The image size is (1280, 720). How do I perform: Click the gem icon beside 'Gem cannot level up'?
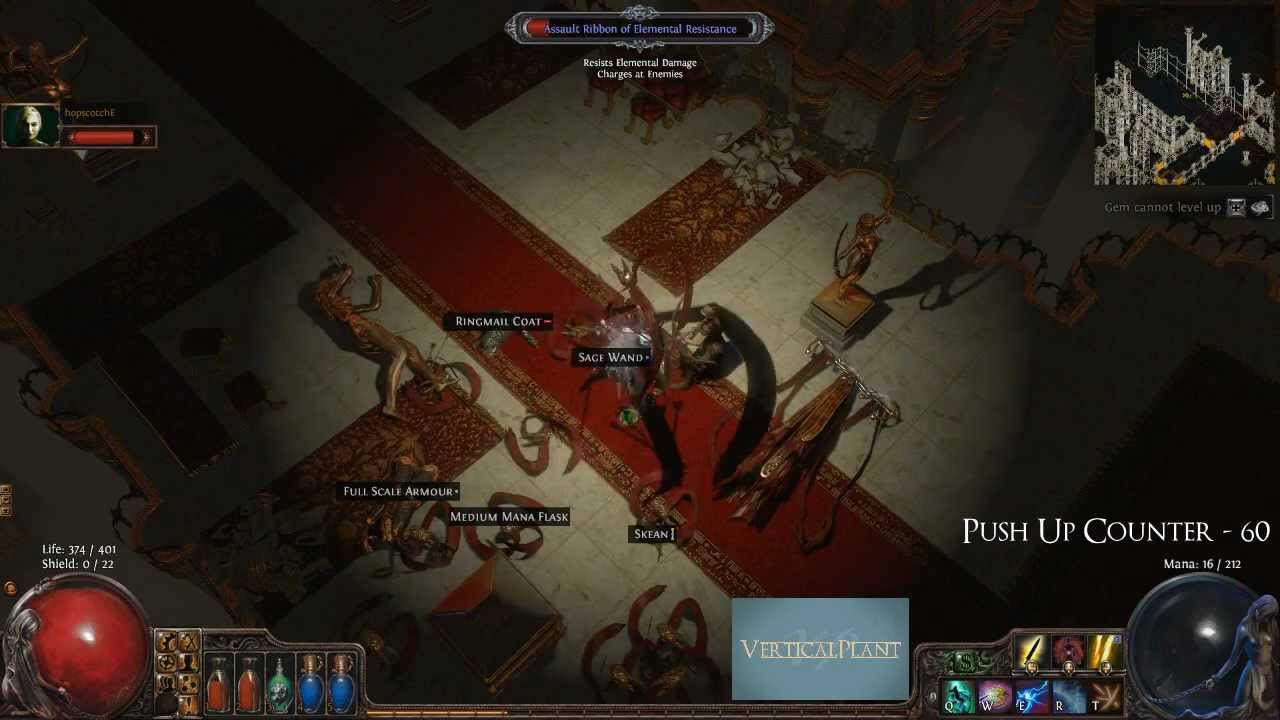click(x=1237, y=207)
